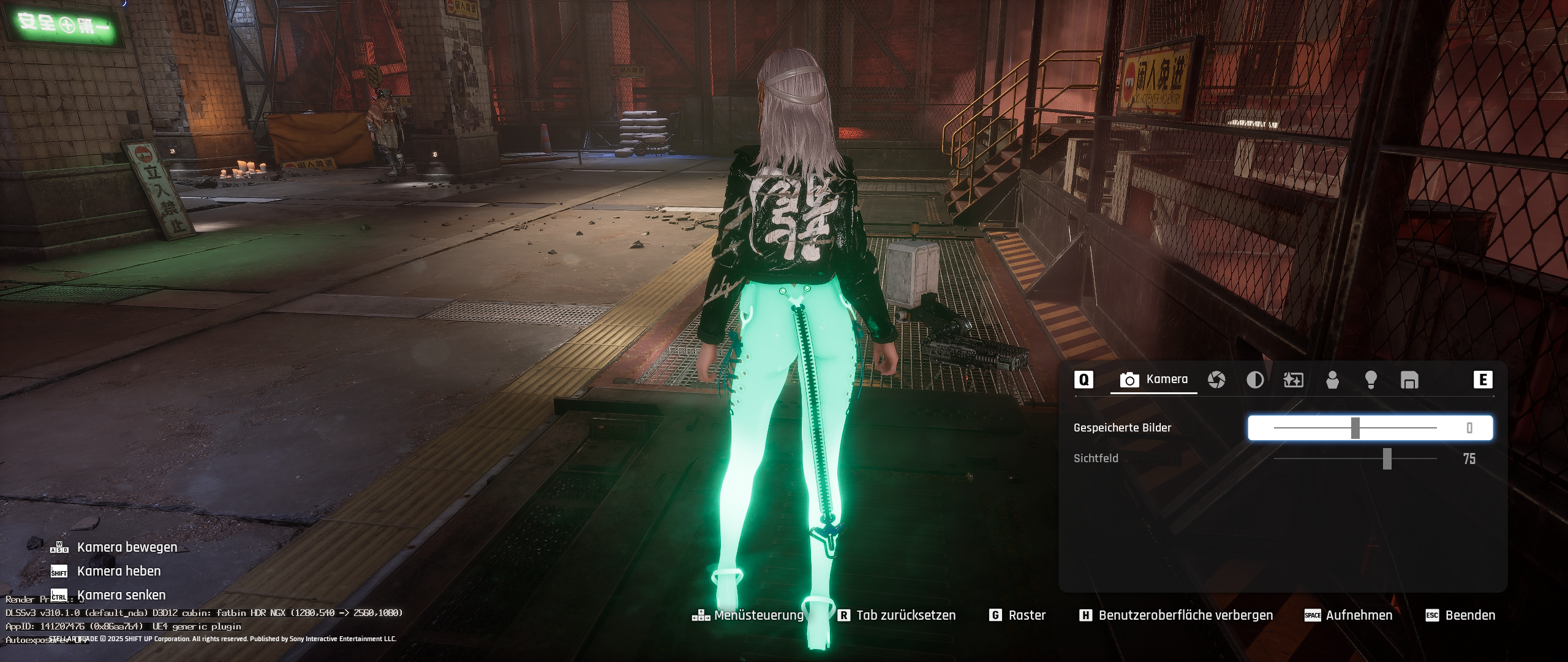Open the floppy disk save tab

pos(1409,380)
